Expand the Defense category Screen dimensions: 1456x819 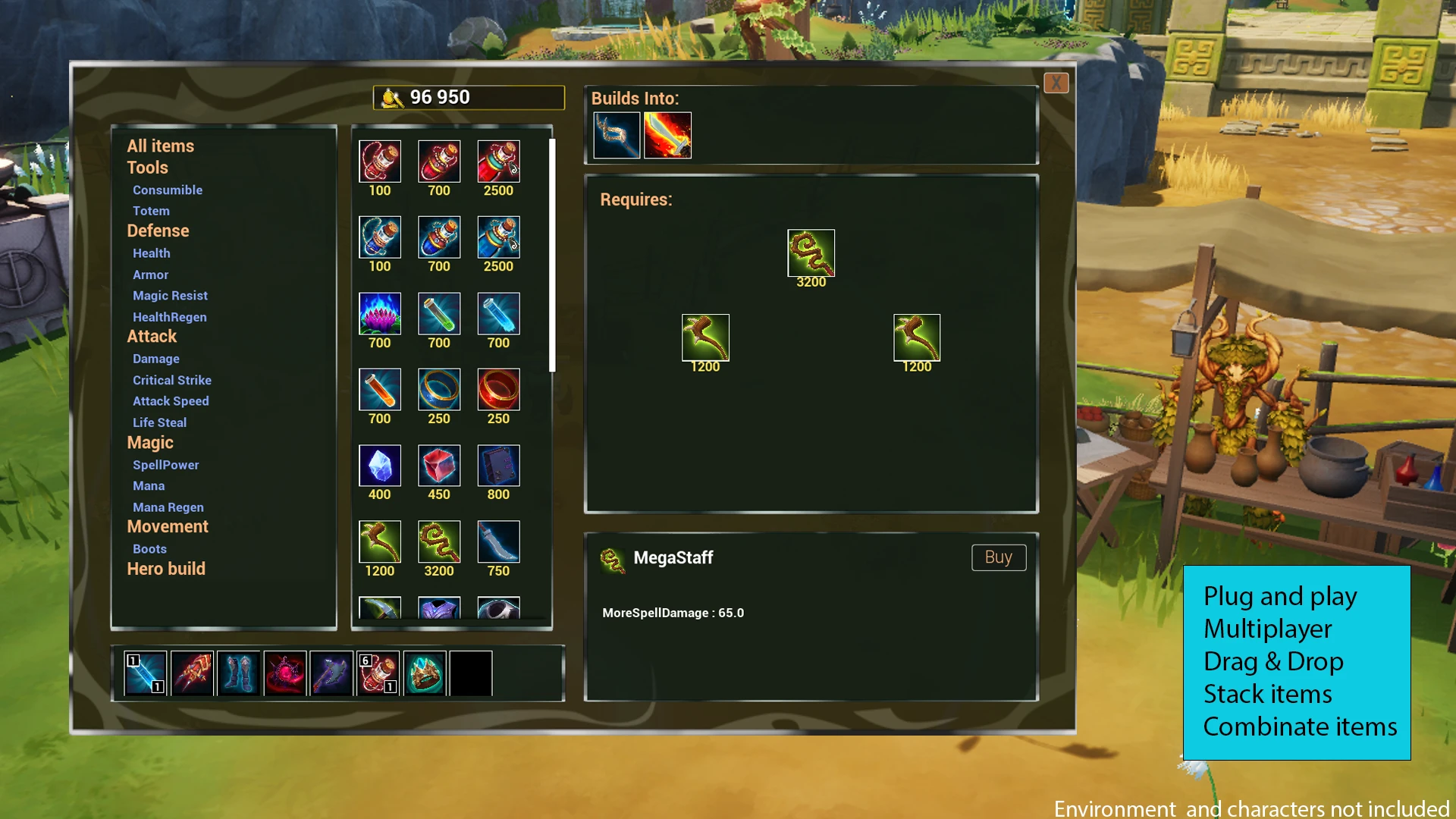(x=158, y=231)
